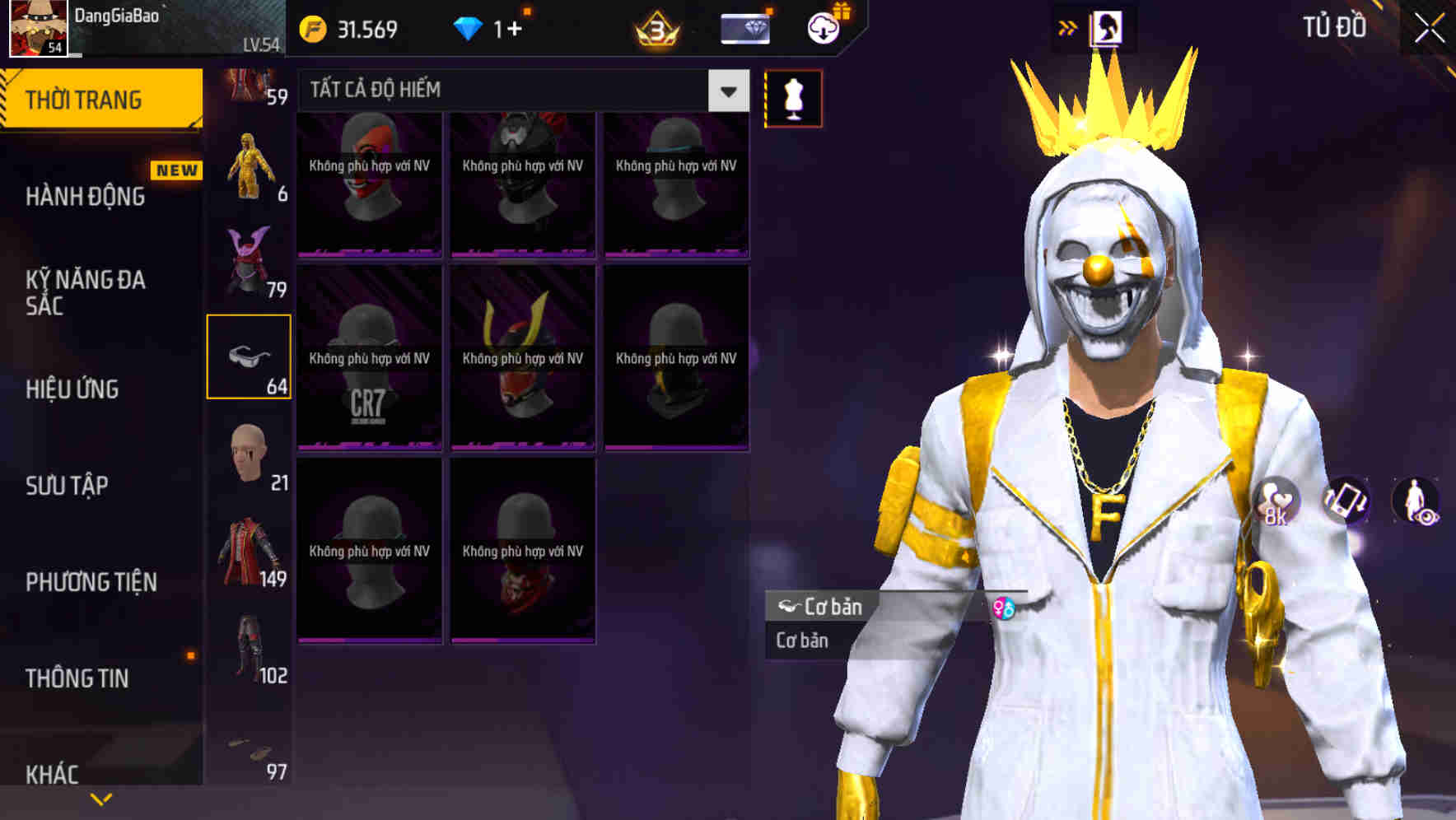Open the elite pass crown rank icon
The height and width of the screenshot is (820, 1456).
(x=659, y=27)
